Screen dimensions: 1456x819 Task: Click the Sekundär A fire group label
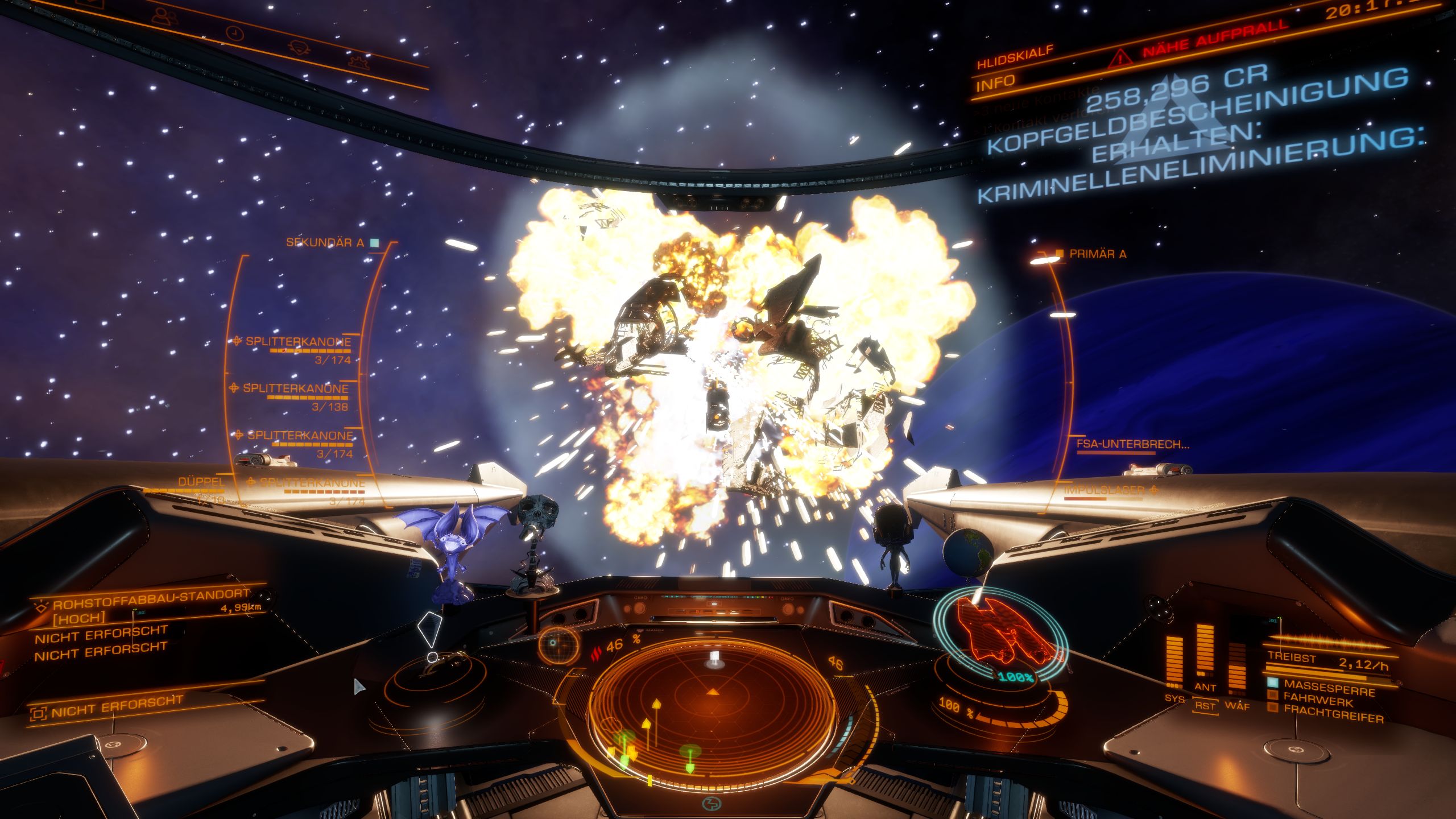click(325, 243)
